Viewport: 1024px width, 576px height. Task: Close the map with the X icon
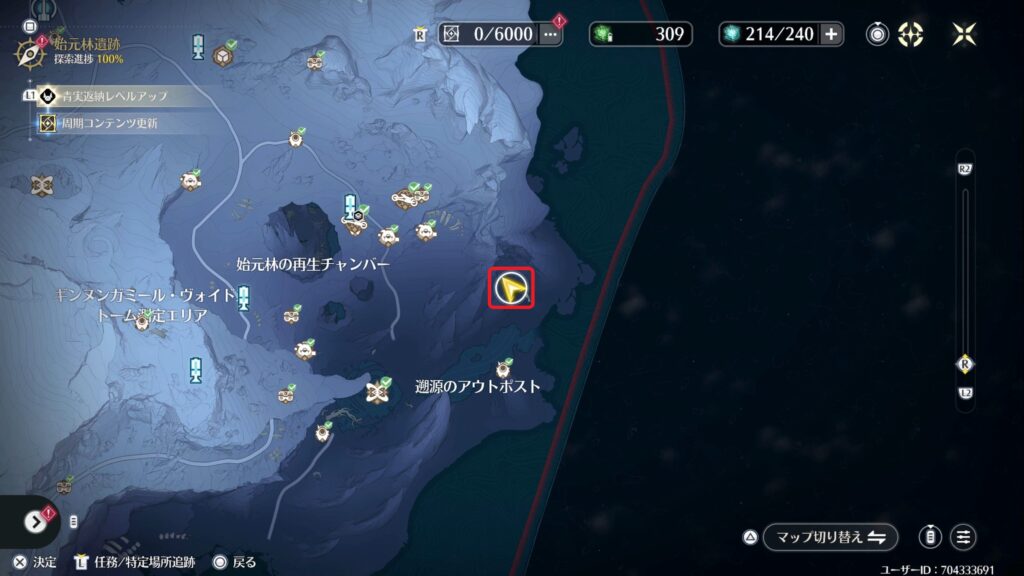[965, 34]
